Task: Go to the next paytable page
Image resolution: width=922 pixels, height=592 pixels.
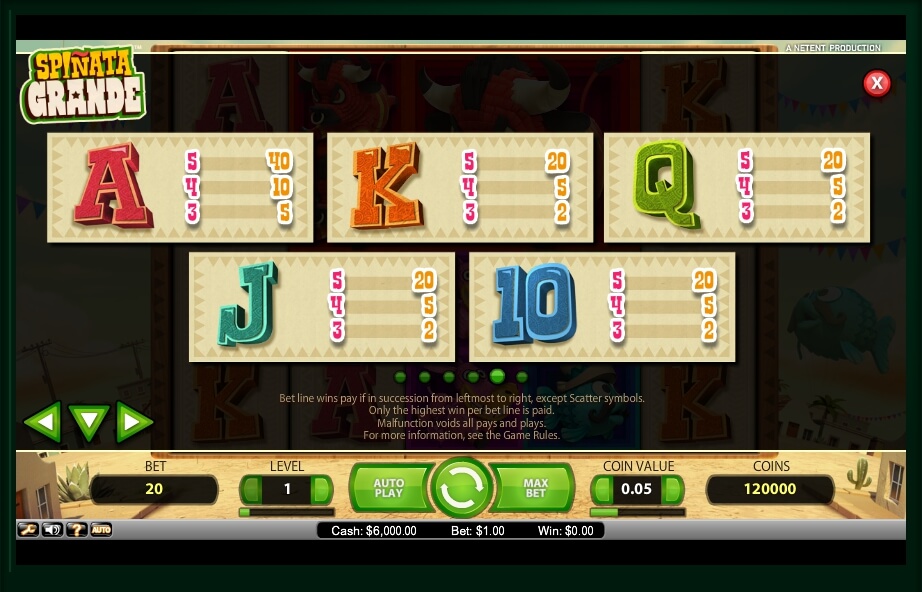Action: (x=134, y=422)
